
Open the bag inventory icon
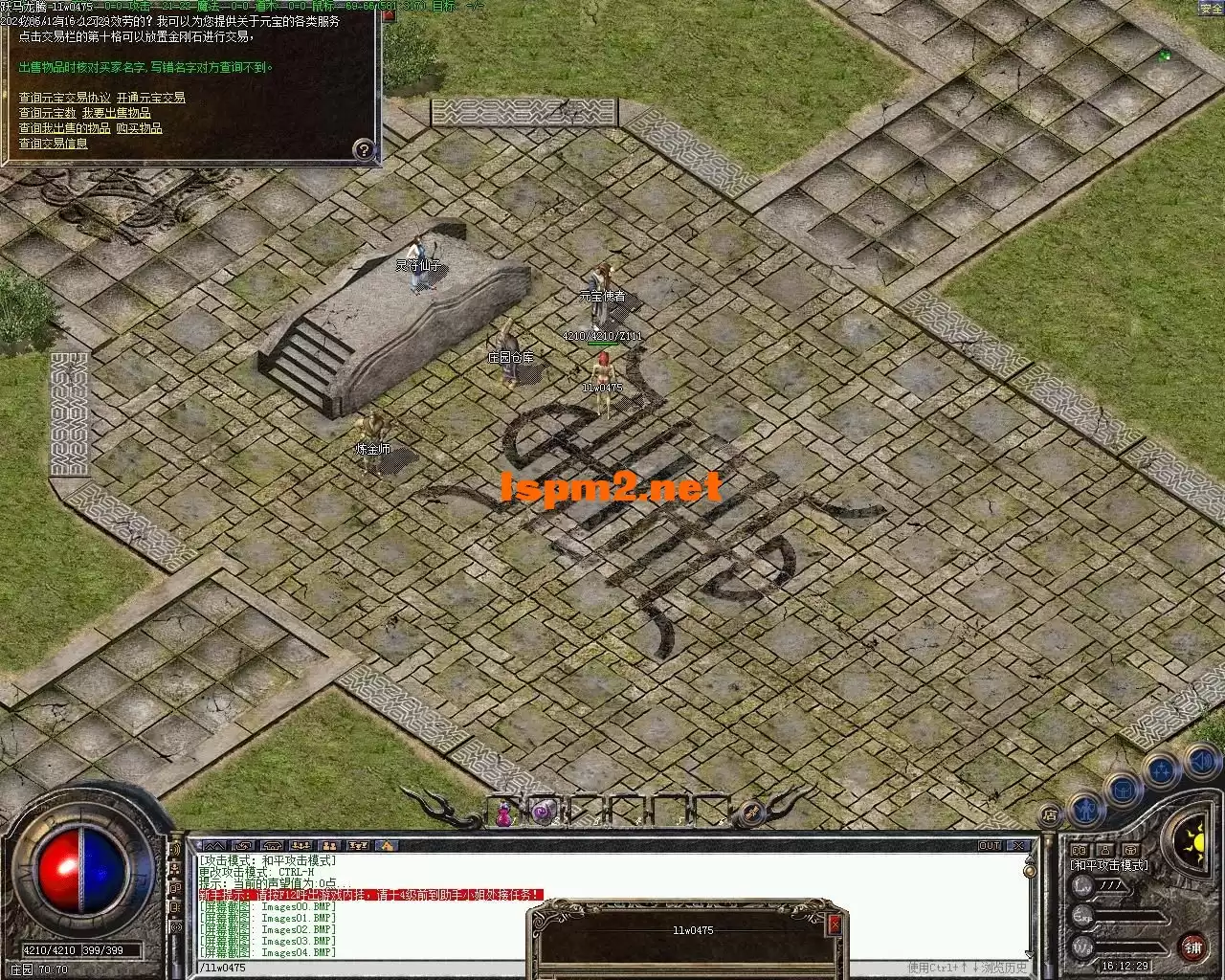point(1124,790)
